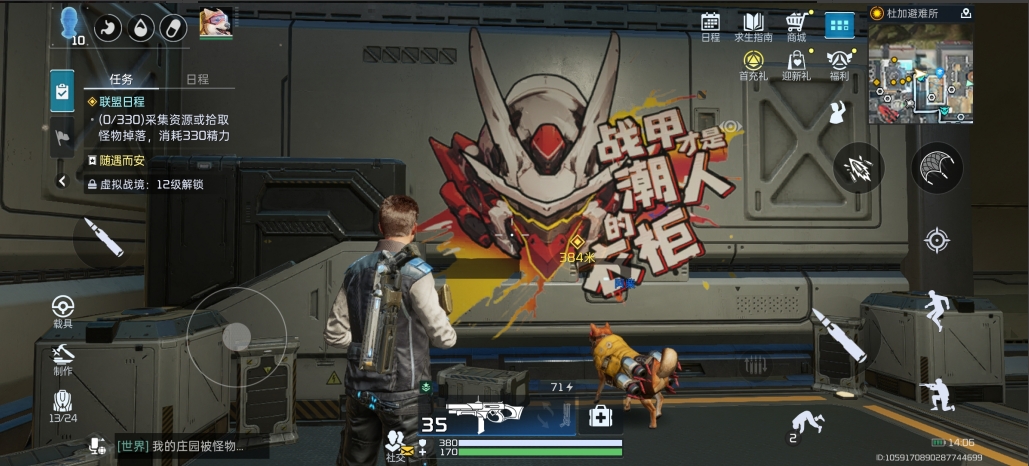Collapse the task panel with the left arrow
The image size is (1029, 466).
(62, 181)
